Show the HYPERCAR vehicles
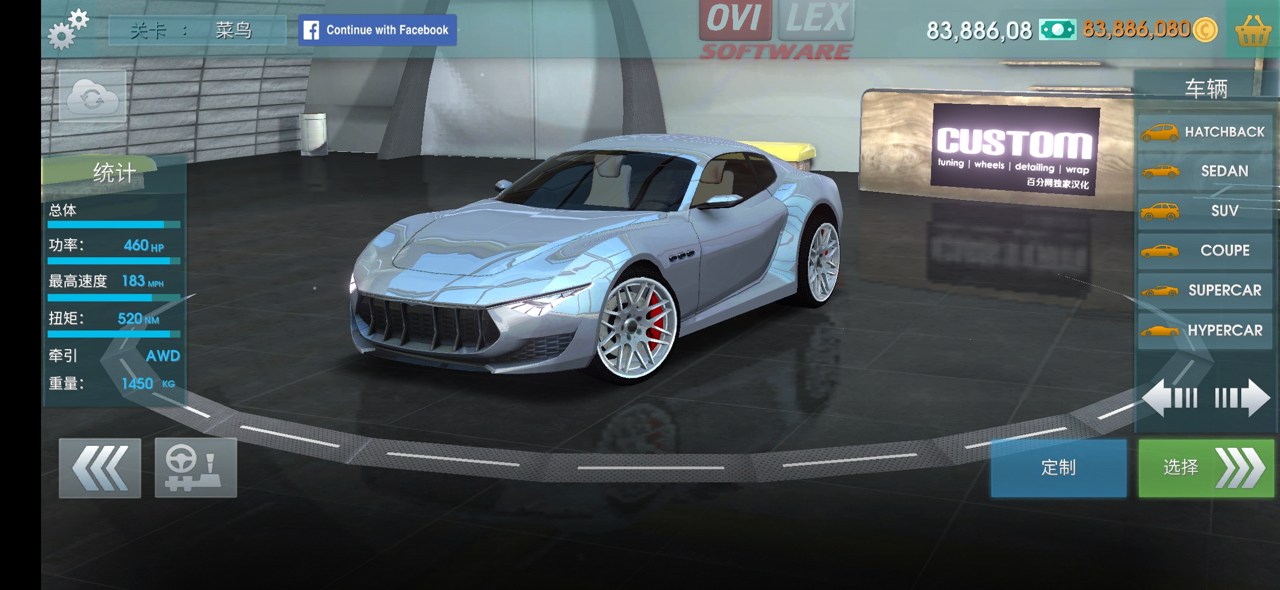The image size is (1280, 590). point(1205,330)
